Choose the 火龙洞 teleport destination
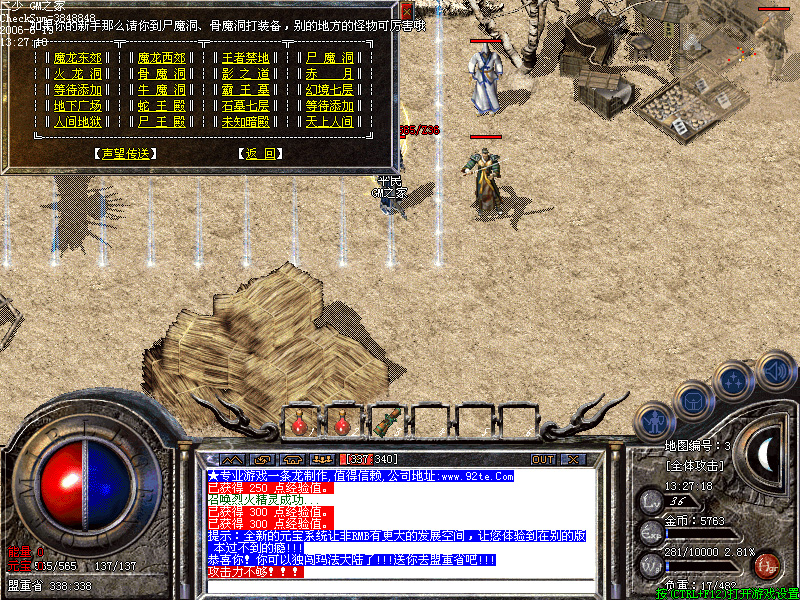 click(x=77, y=74)
